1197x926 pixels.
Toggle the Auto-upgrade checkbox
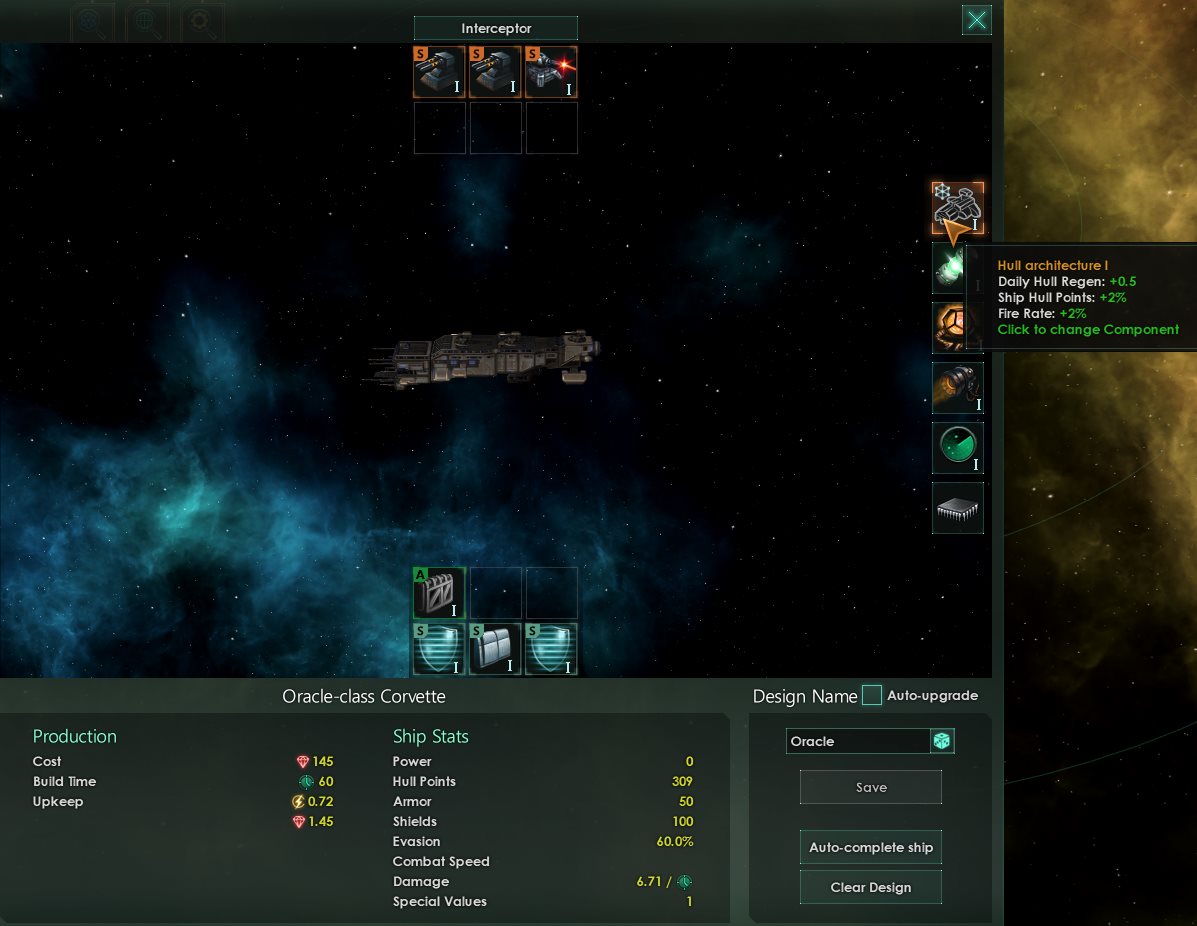(872, 696)
